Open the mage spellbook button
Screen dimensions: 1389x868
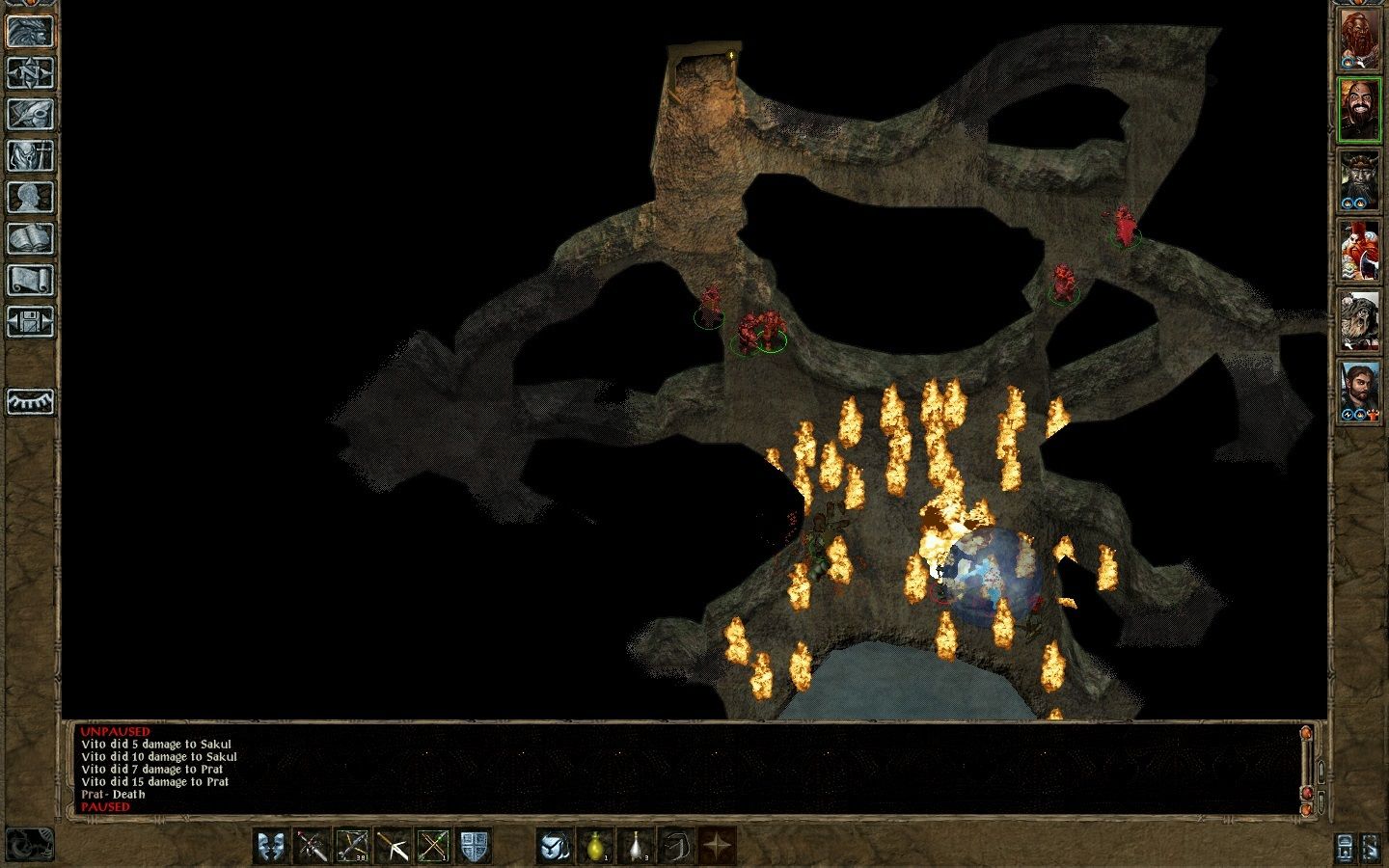coord(30,238)
